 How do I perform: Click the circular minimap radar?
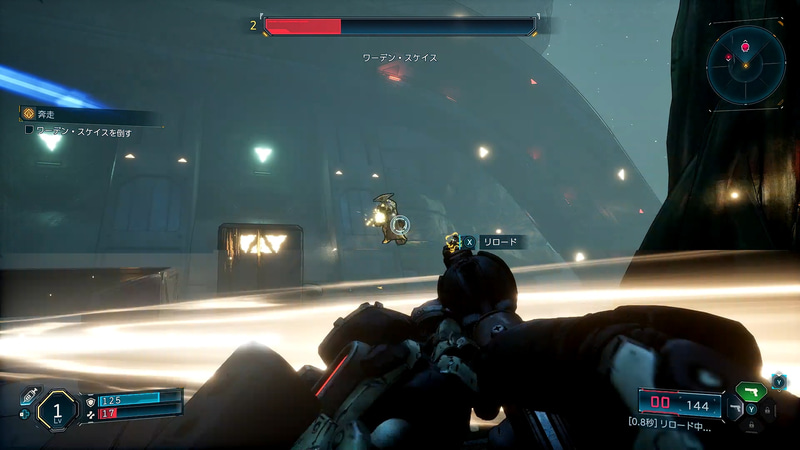745,63
